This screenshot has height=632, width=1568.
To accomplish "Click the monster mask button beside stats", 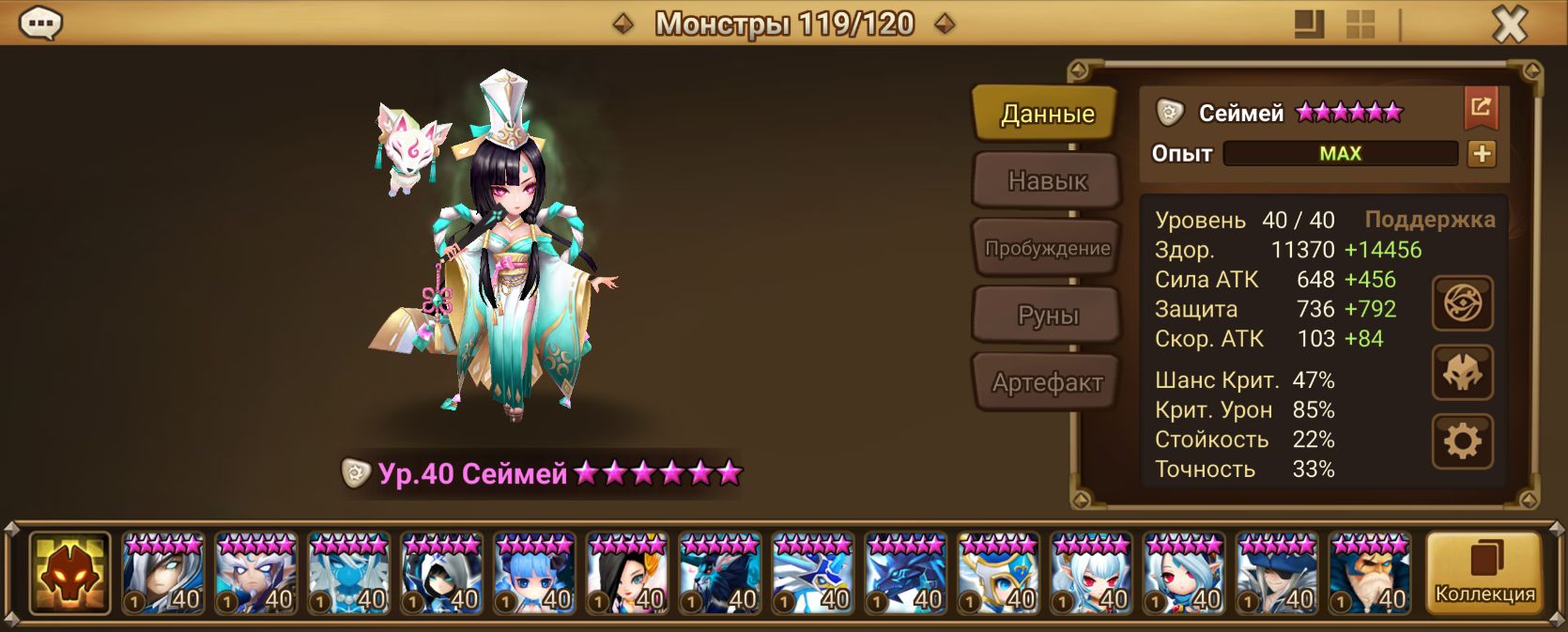I will [1462, 373].
